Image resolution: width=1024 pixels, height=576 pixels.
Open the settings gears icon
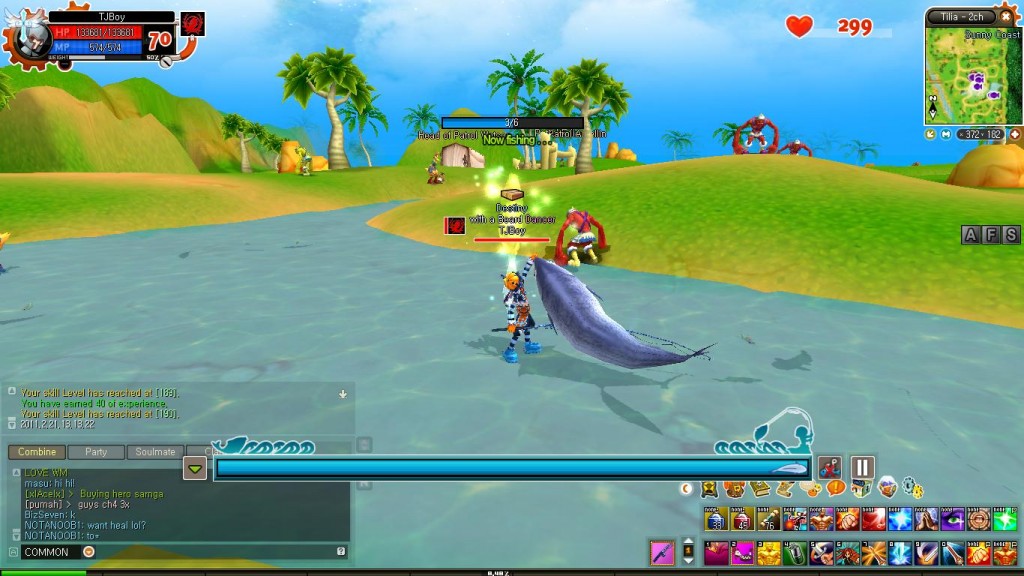(x=911, y=489)
